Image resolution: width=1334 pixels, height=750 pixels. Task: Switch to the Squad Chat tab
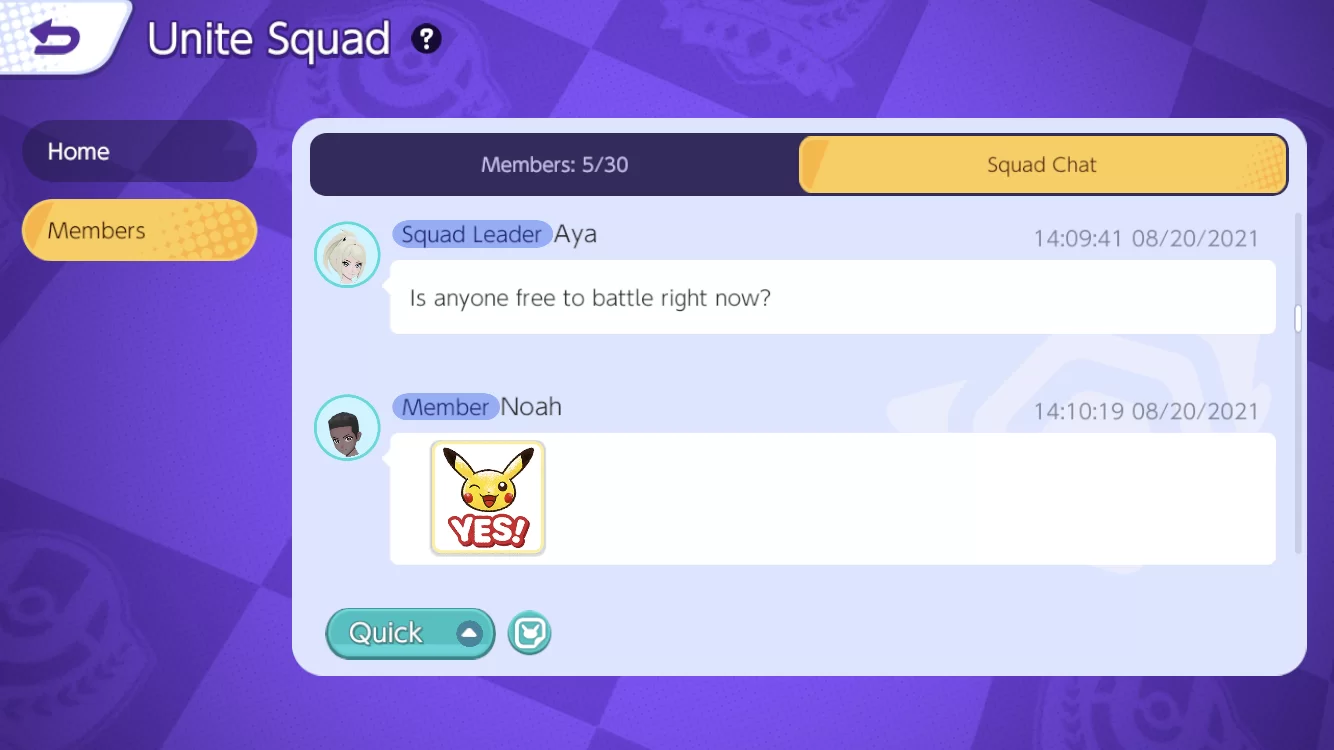pos(1043,164)
